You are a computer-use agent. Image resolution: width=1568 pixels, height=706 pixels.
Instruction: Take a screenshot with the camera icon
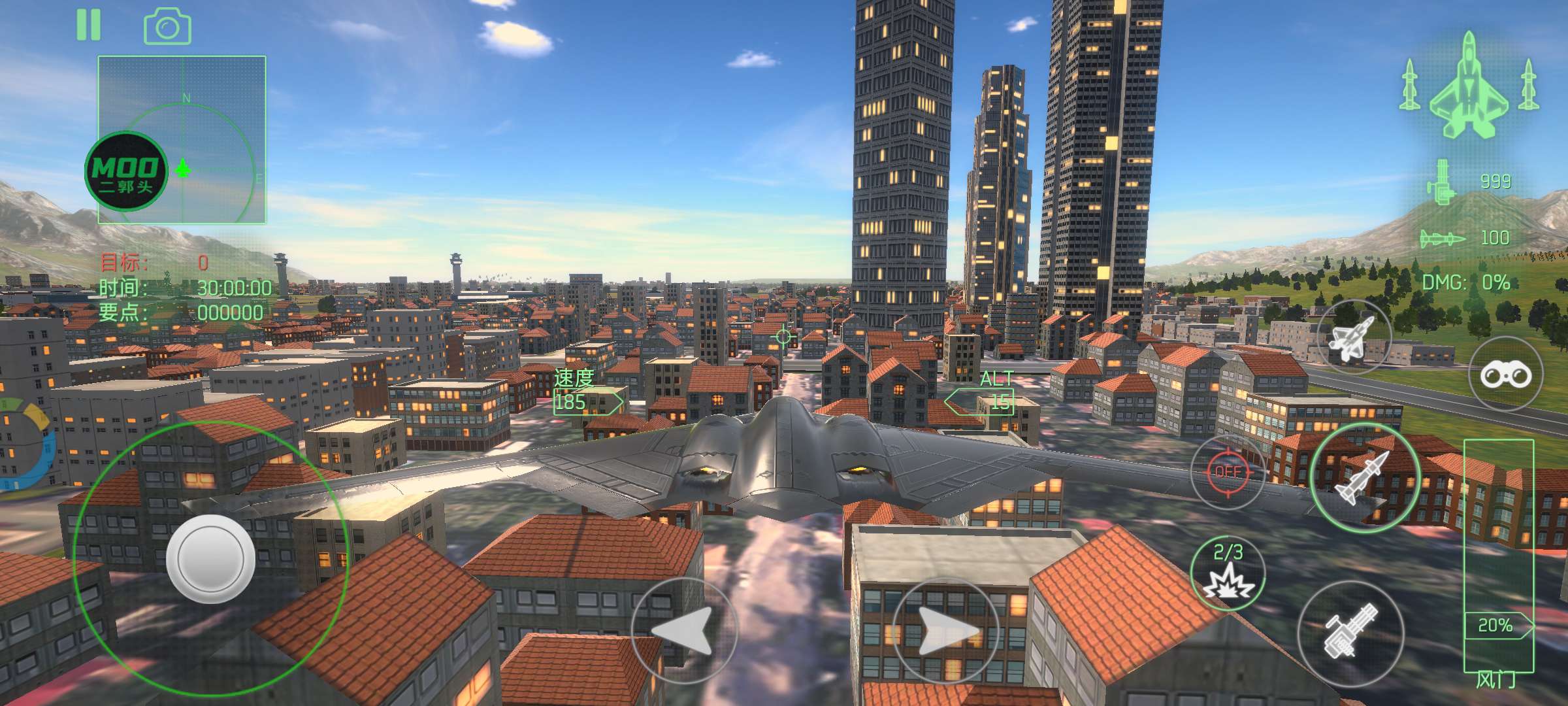[167, 27]
